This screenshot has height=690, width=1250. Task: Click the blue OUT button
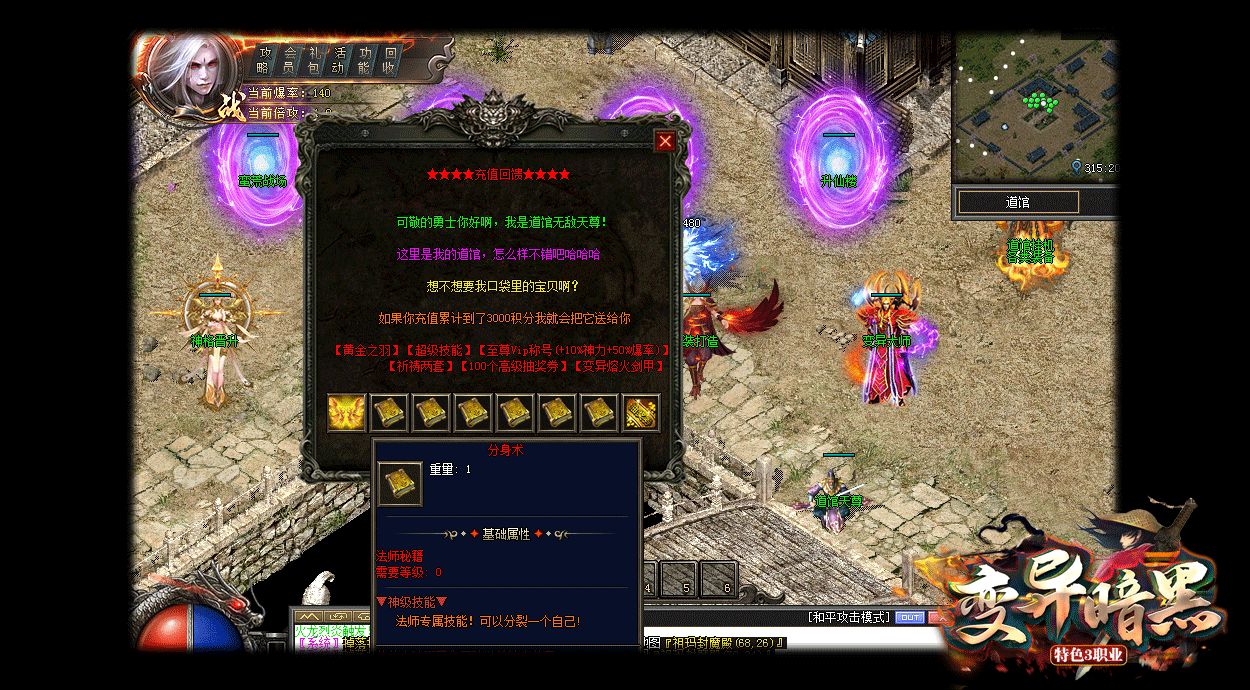pos(909,617)
